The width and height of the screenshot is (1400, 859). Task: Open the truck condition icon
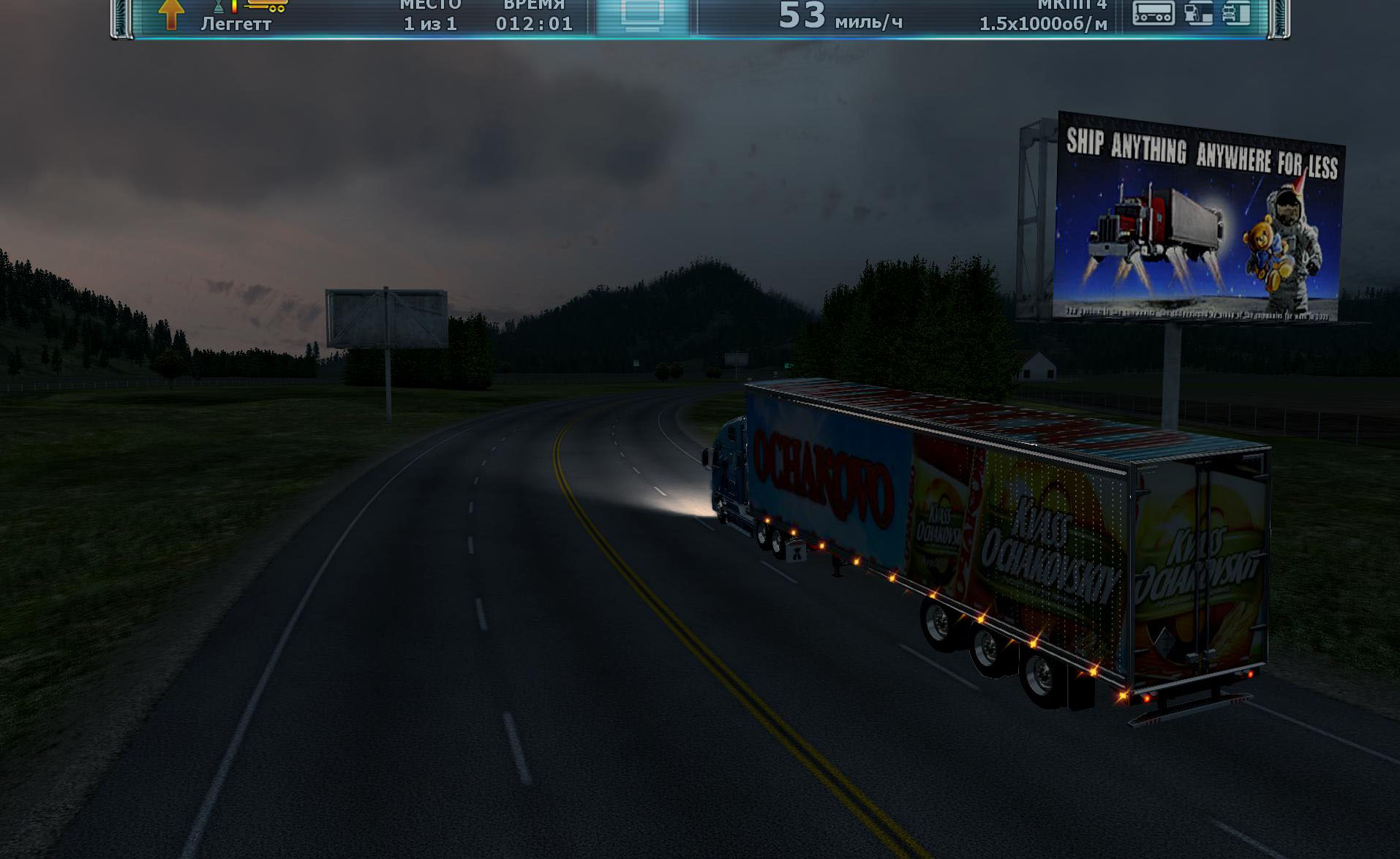point(1236,13)
